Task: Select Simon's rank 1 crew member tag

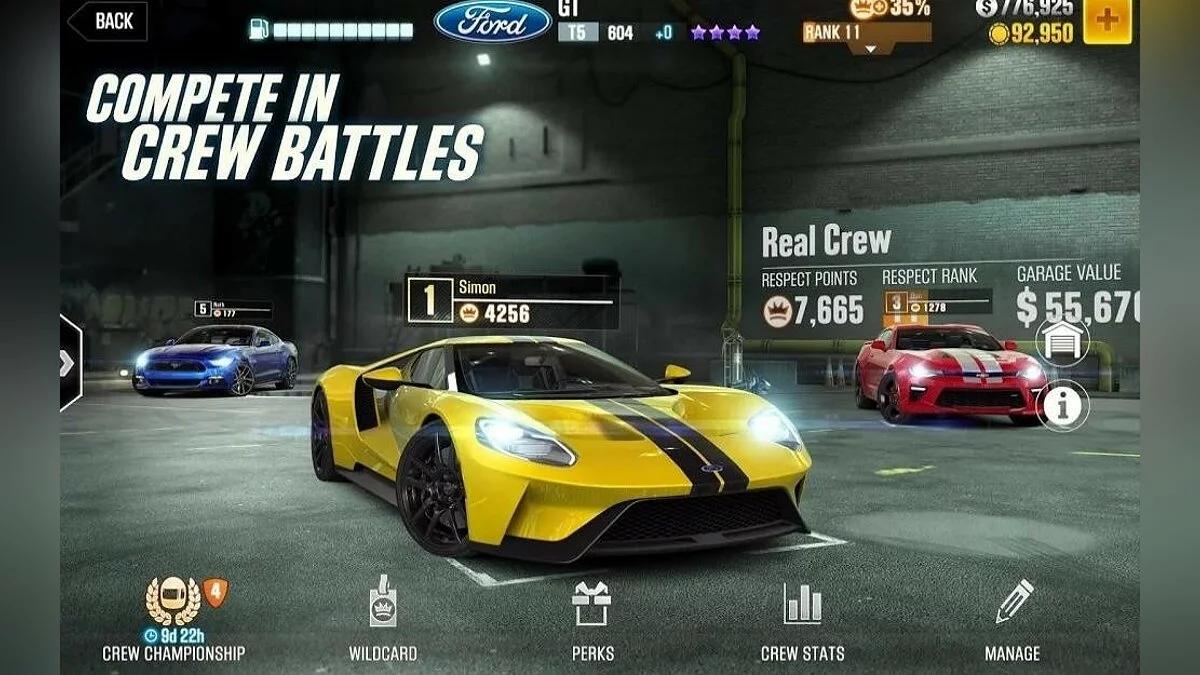Action: pyautogui.click(x=511, y=301)
